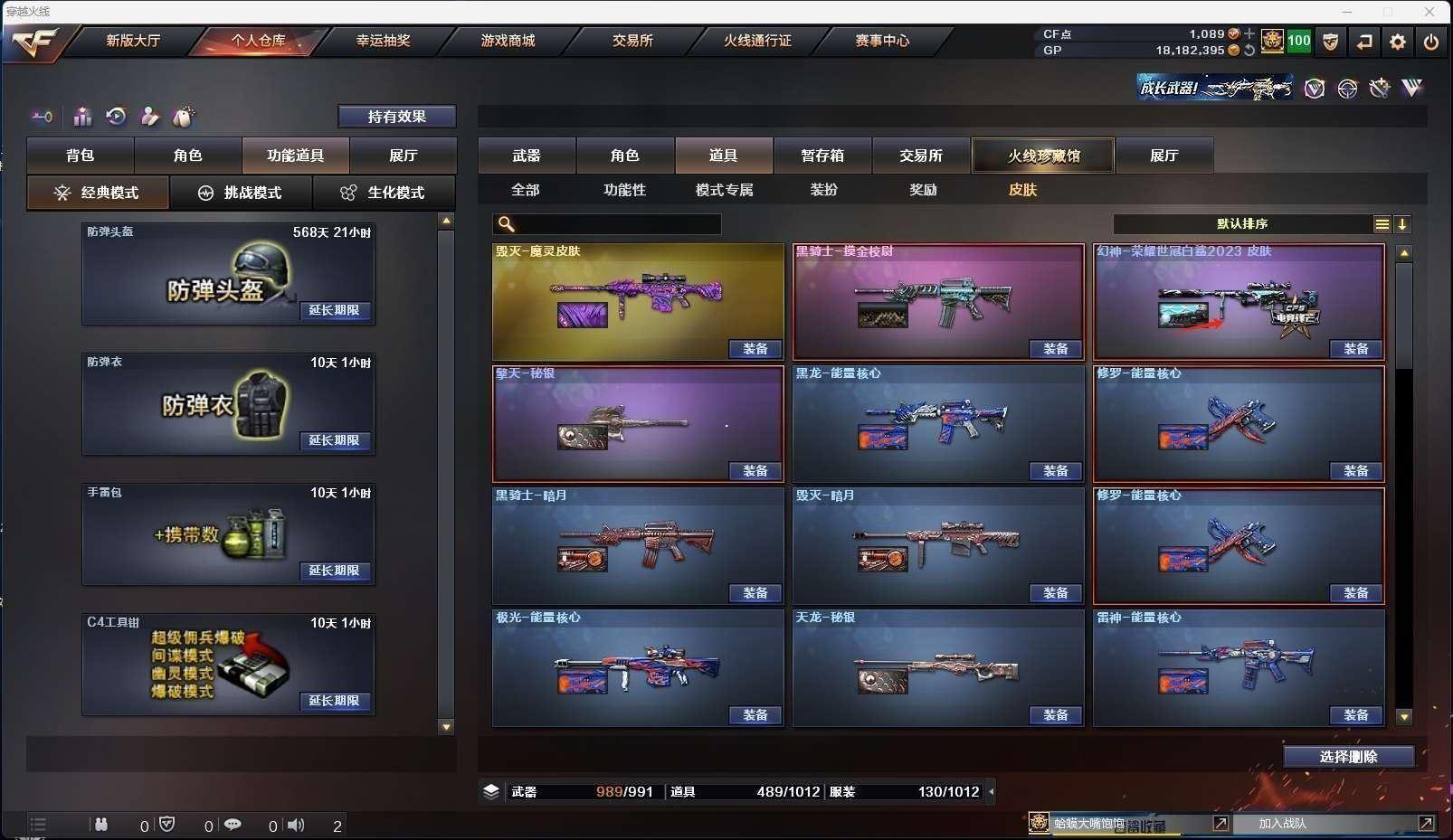This screenshot has height=840, width=1453.
Task: Filter items by 功能性 category
Action: click(624, 190)
